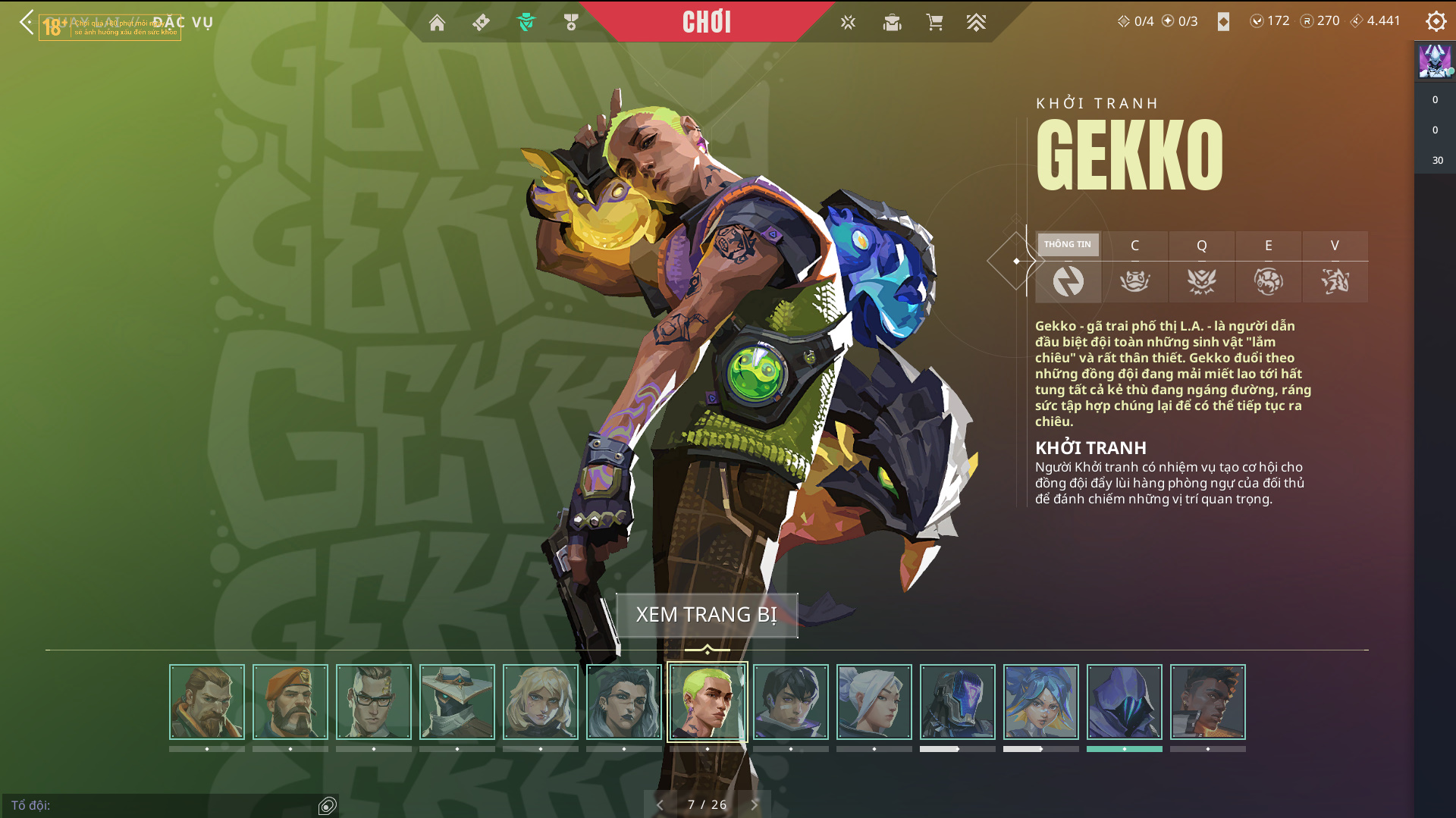
Task: Open the player avatar in the social panel
Action: 1435,61
